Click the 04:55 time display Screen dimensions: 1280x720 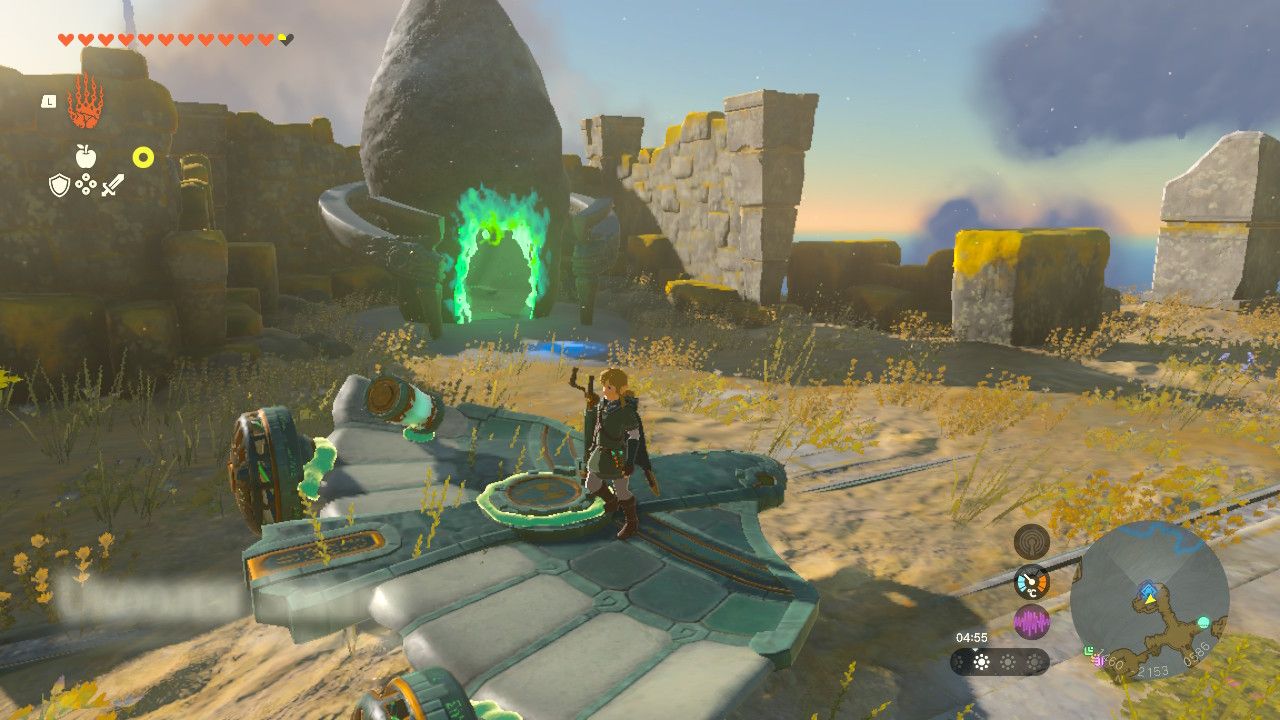click(972, 637)
